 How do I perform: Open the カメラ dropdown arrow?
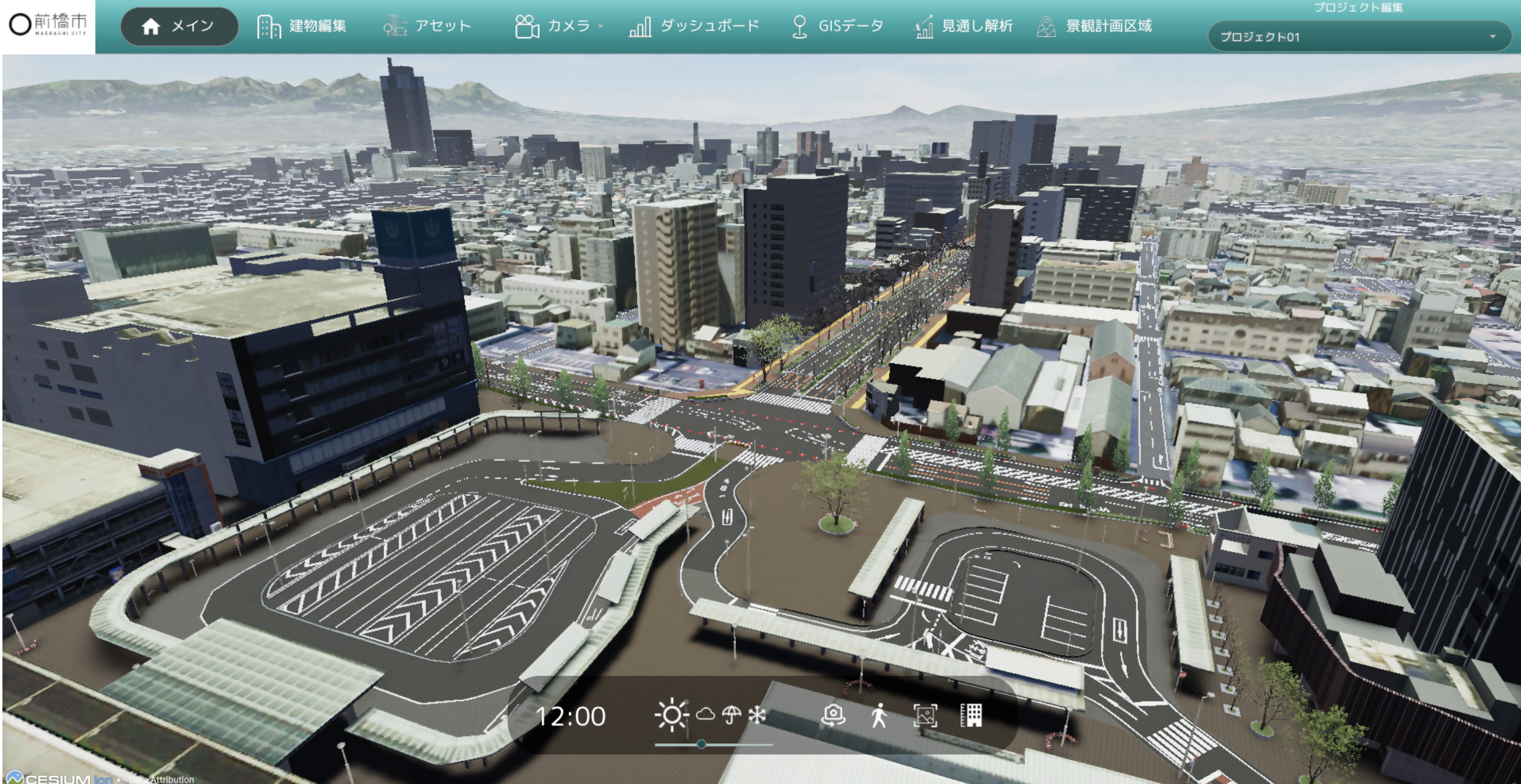(x=601, y=27)
